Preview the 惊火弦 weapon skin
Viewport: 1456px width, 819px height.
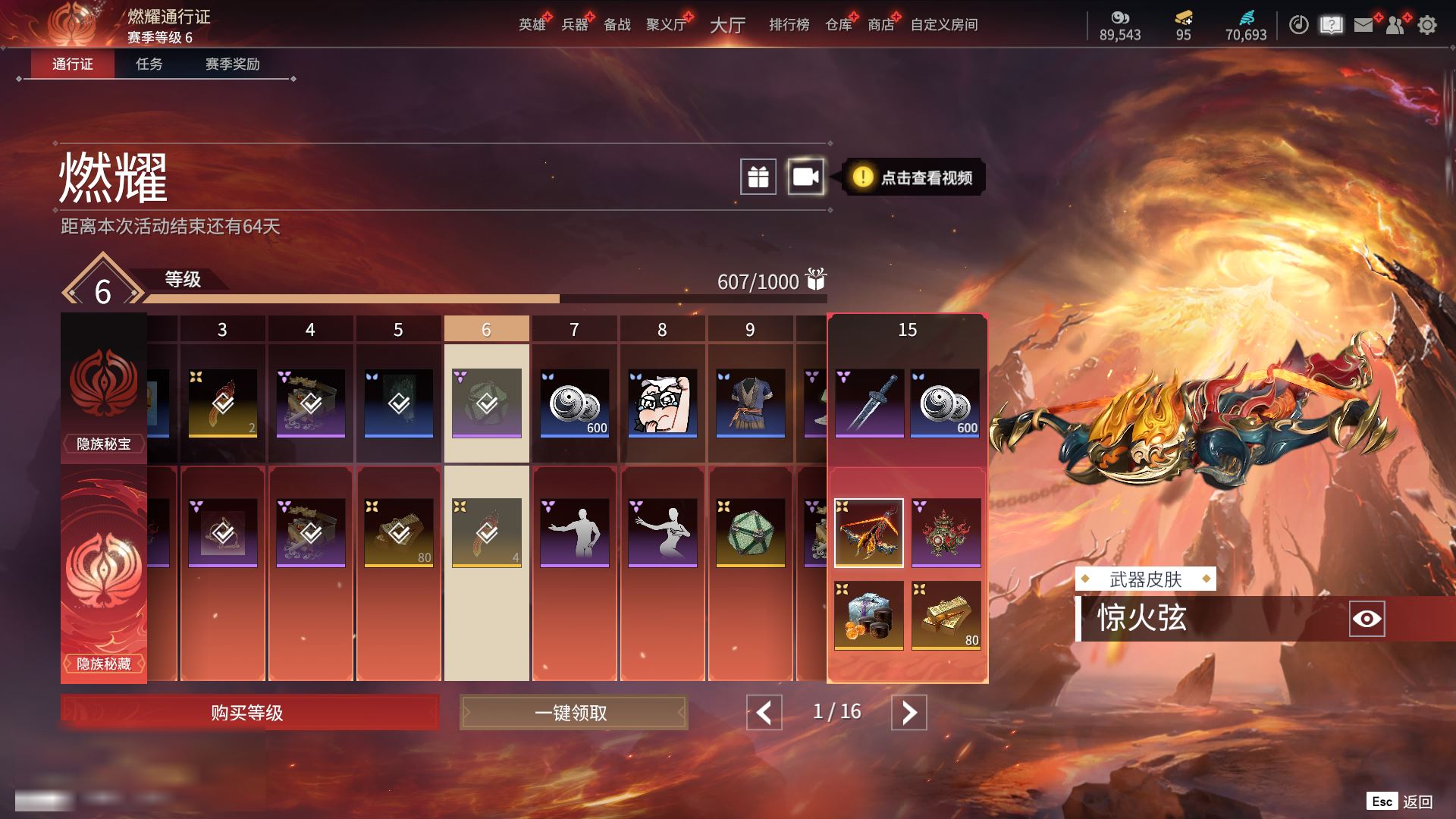coord(1367,619)
